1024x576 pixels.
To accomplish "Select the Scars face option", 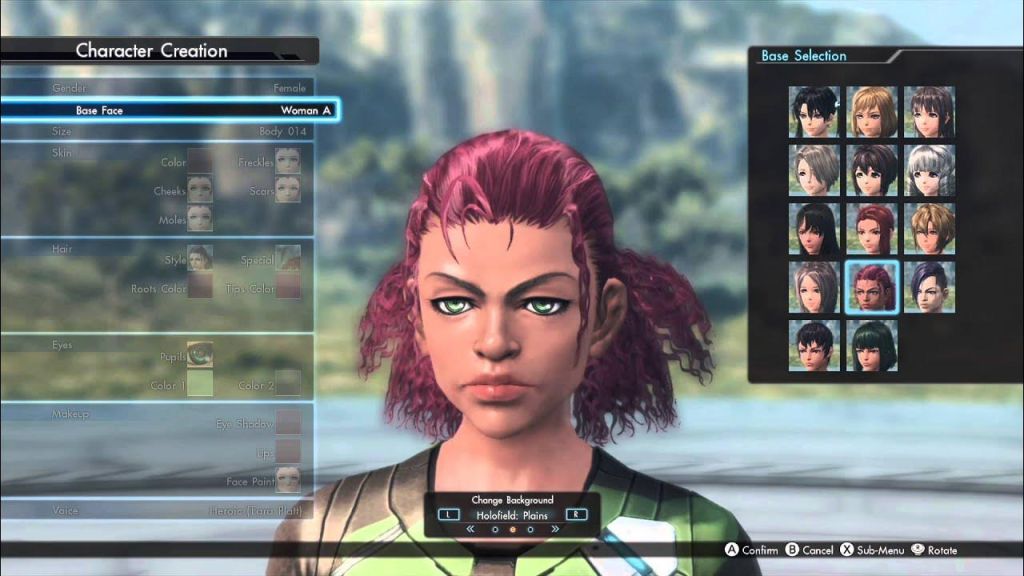I will [288, 190].
